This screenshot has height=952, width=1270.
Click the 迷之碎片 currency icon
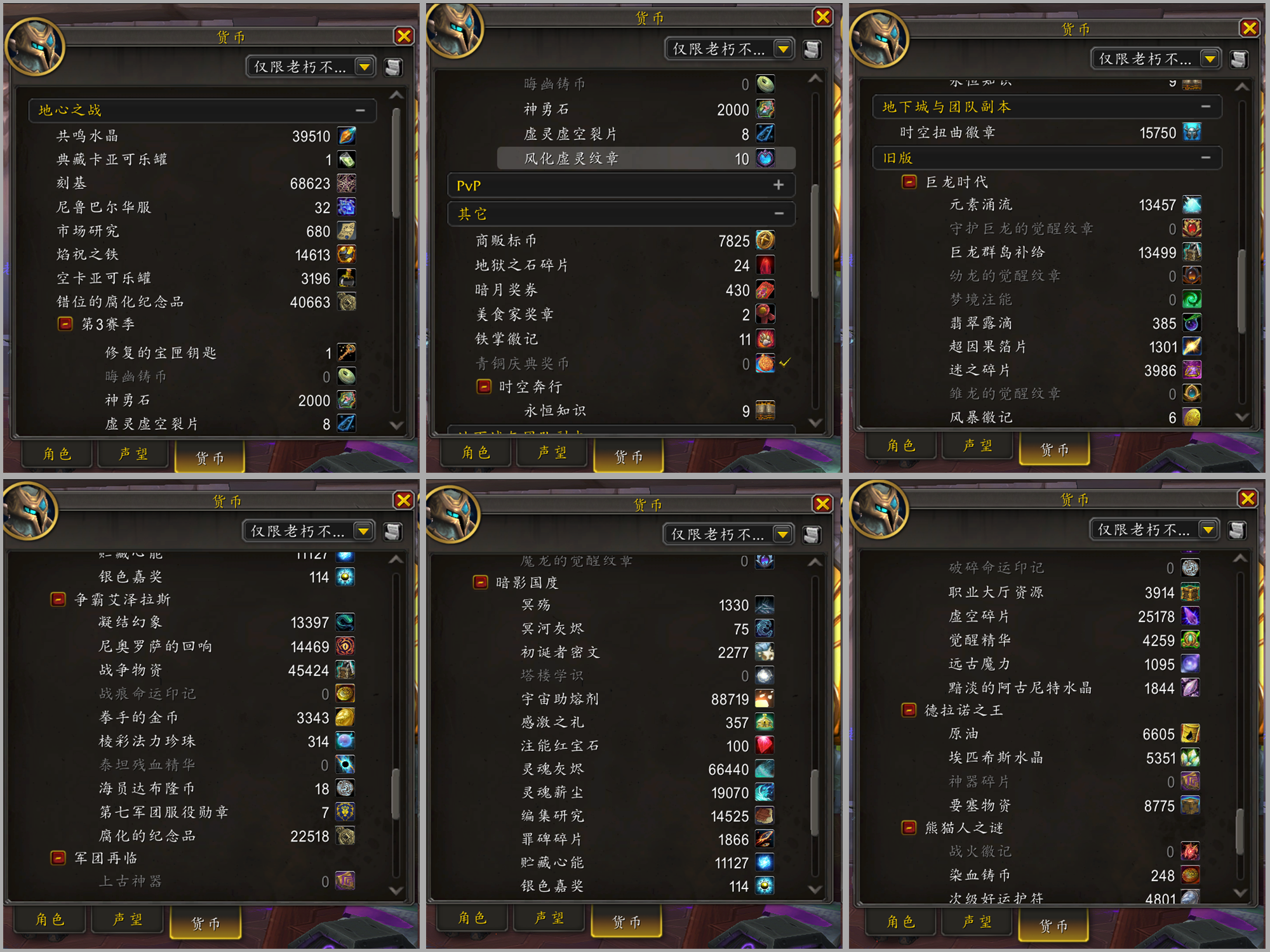pos(1192,370)
